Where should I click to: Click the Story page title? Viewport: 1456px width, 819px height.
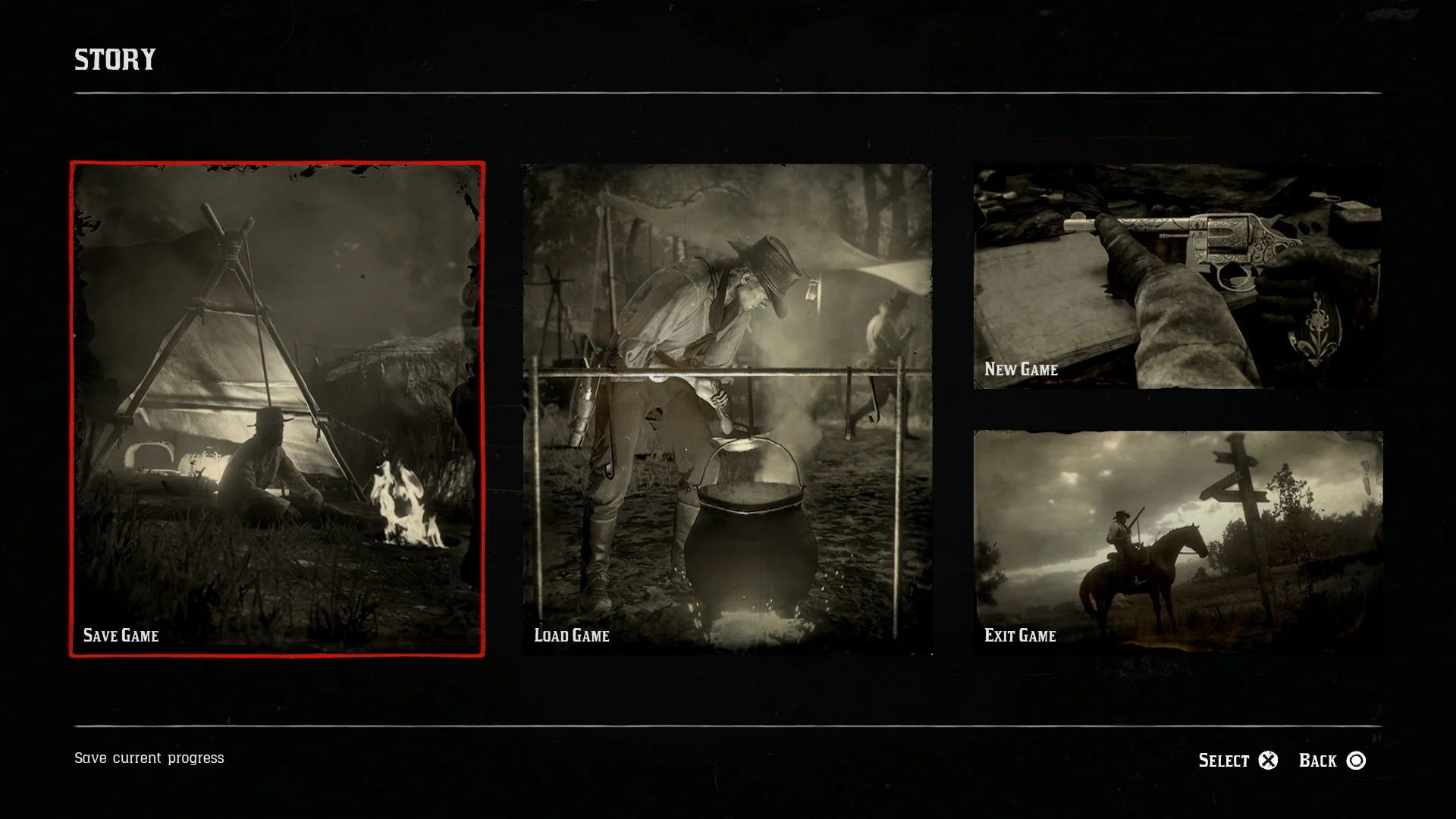click(115, 59)
